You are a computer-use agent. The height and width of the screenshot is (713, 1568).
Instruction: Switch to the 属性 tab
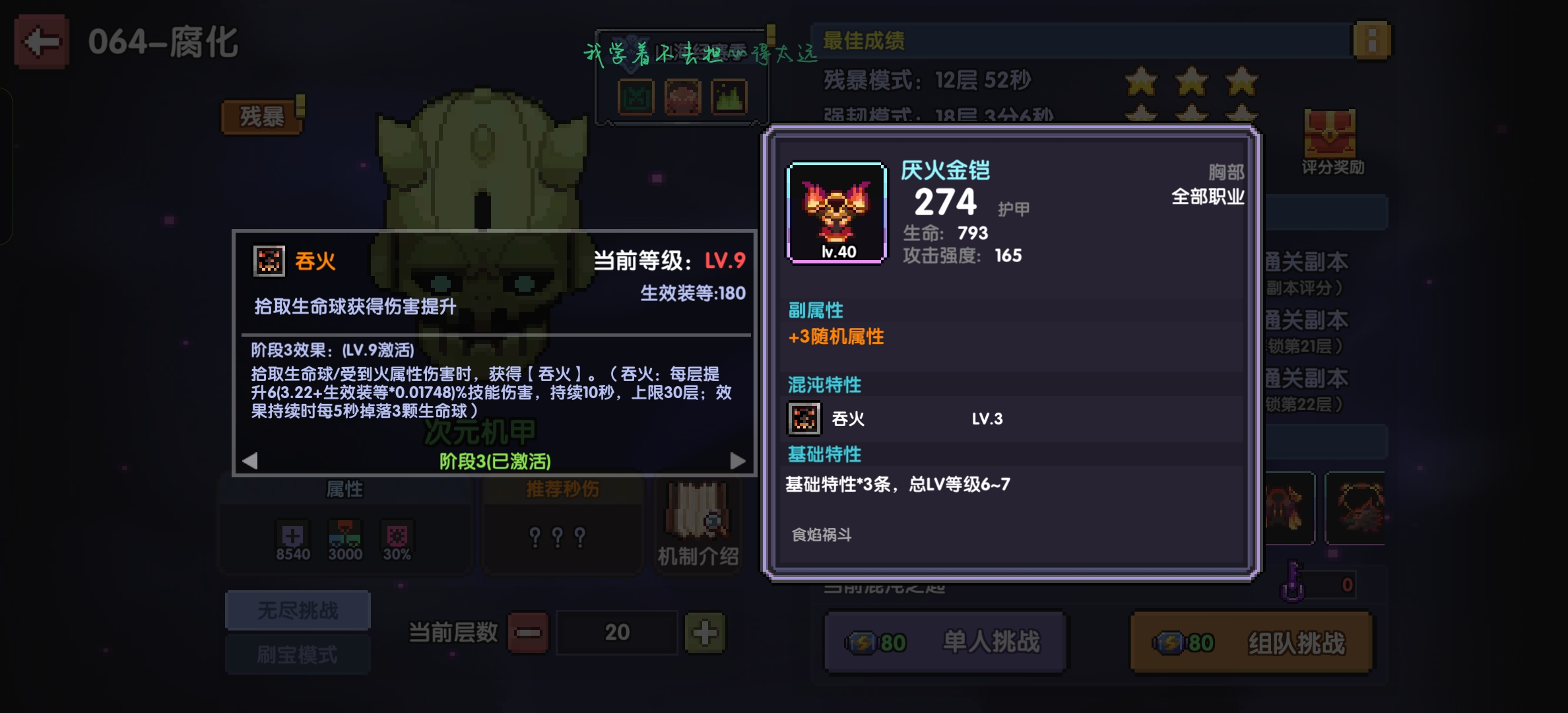pyautogui.click(x=343, y=489)
